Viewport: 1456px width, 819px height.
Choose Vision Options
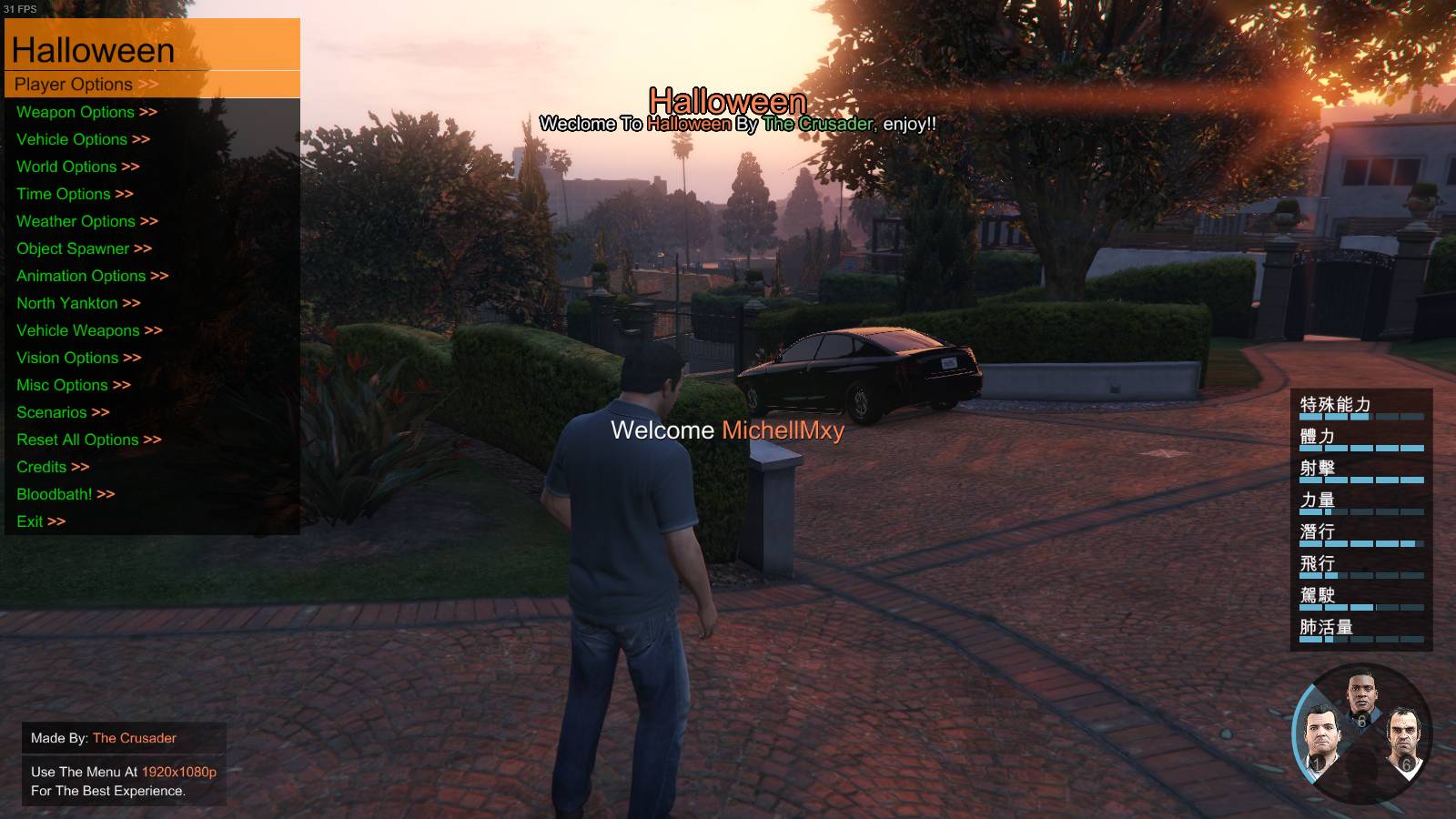[x=78, y=358]
